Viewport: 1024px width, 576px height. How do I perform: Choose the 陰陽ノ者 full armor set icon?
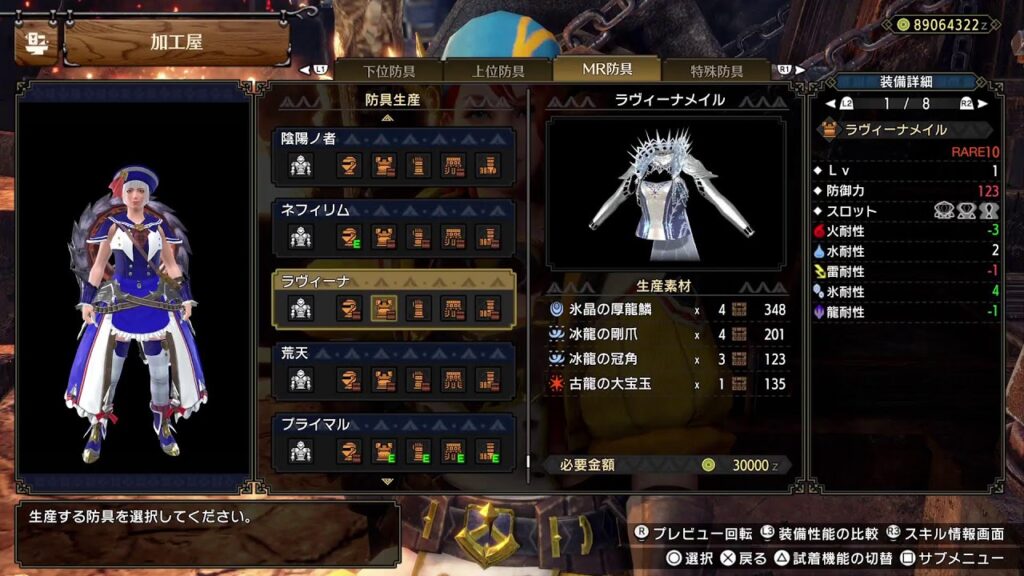click(x=301, y=166)
